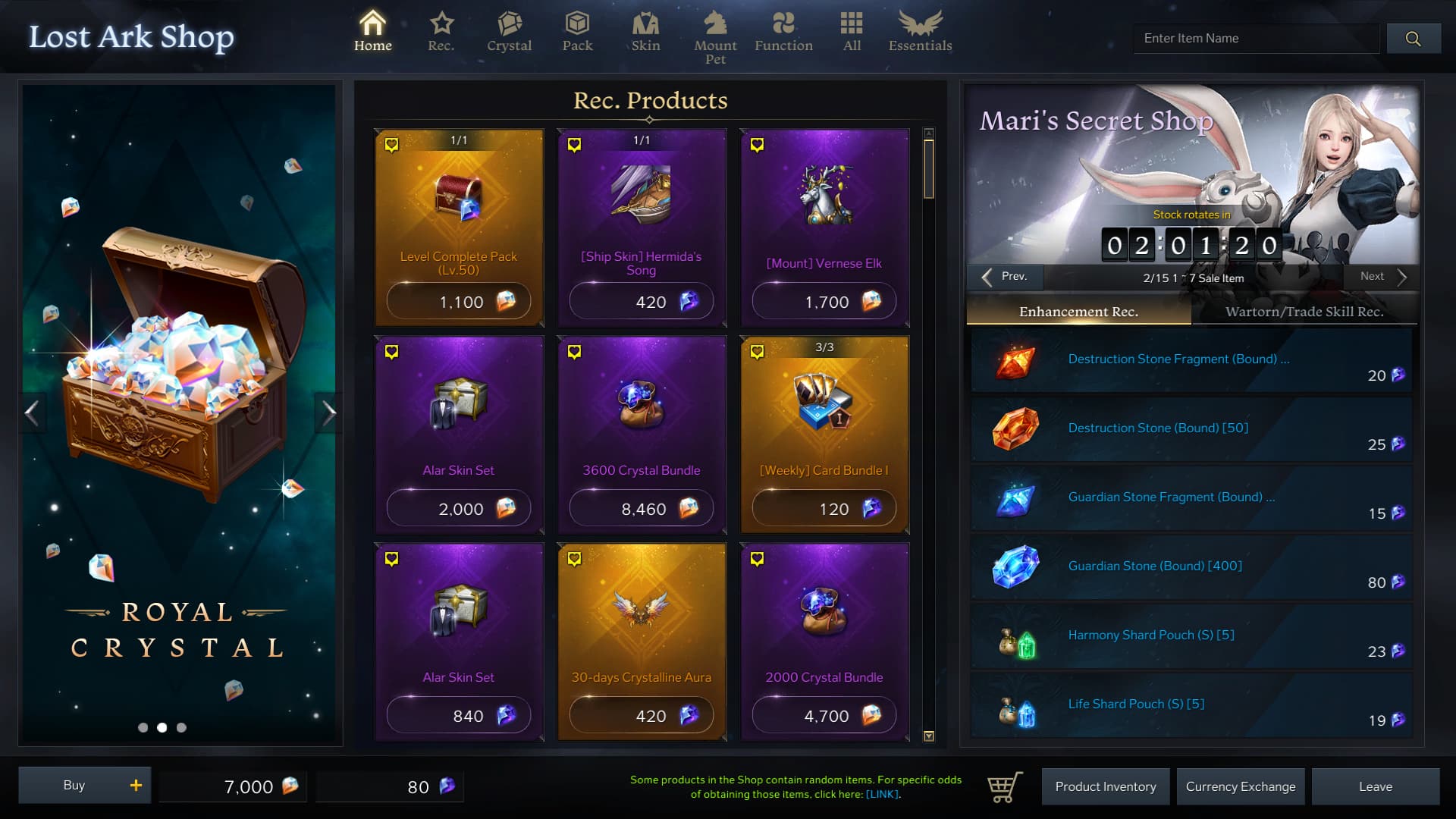Toggle the wishlist tag on Vernese Elk
This screenshot has height=819, width=1456.
(757, 143)
